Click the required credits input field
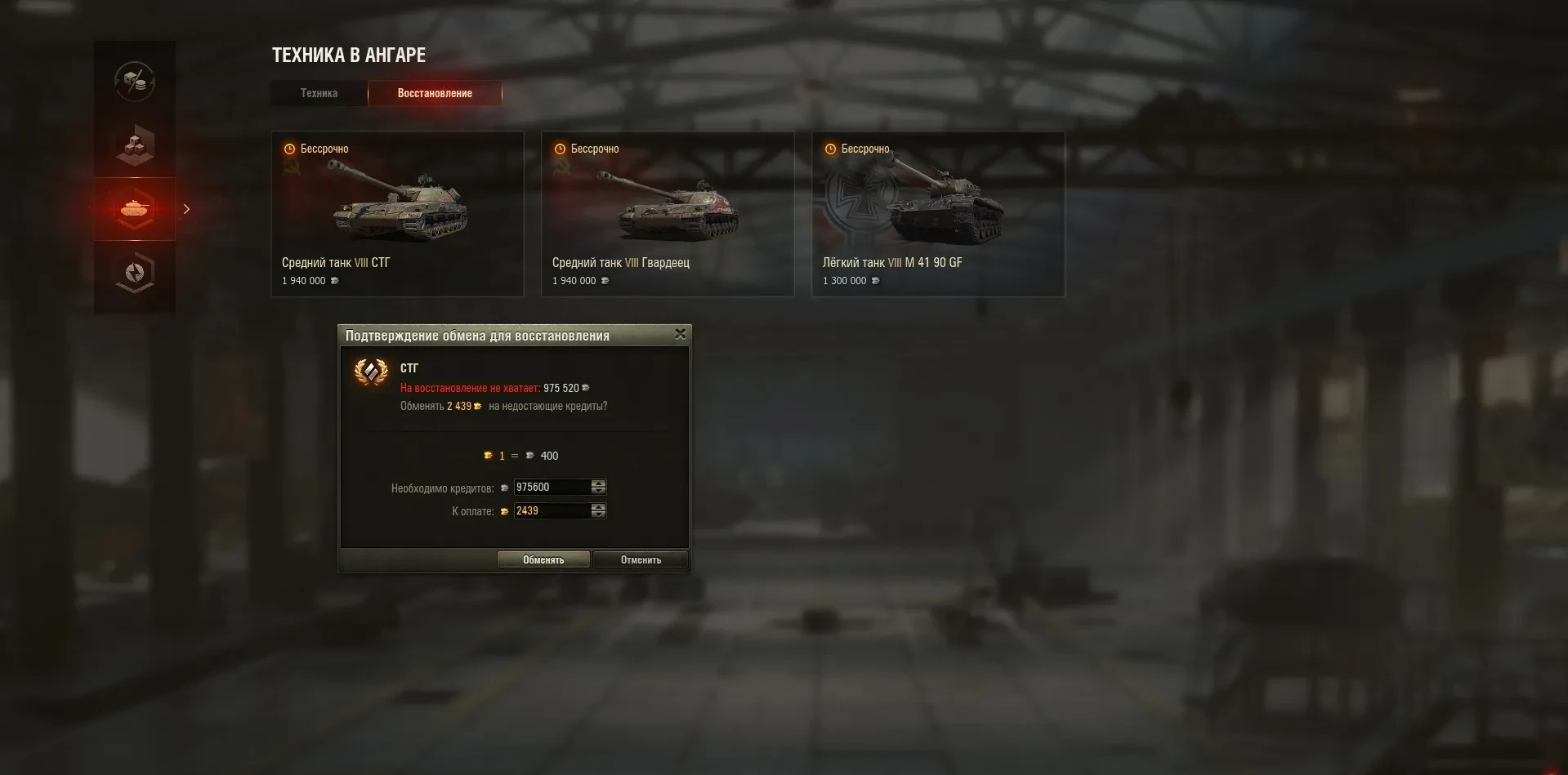The height and width of the screenshot is (775, 1568). (552, 488)
